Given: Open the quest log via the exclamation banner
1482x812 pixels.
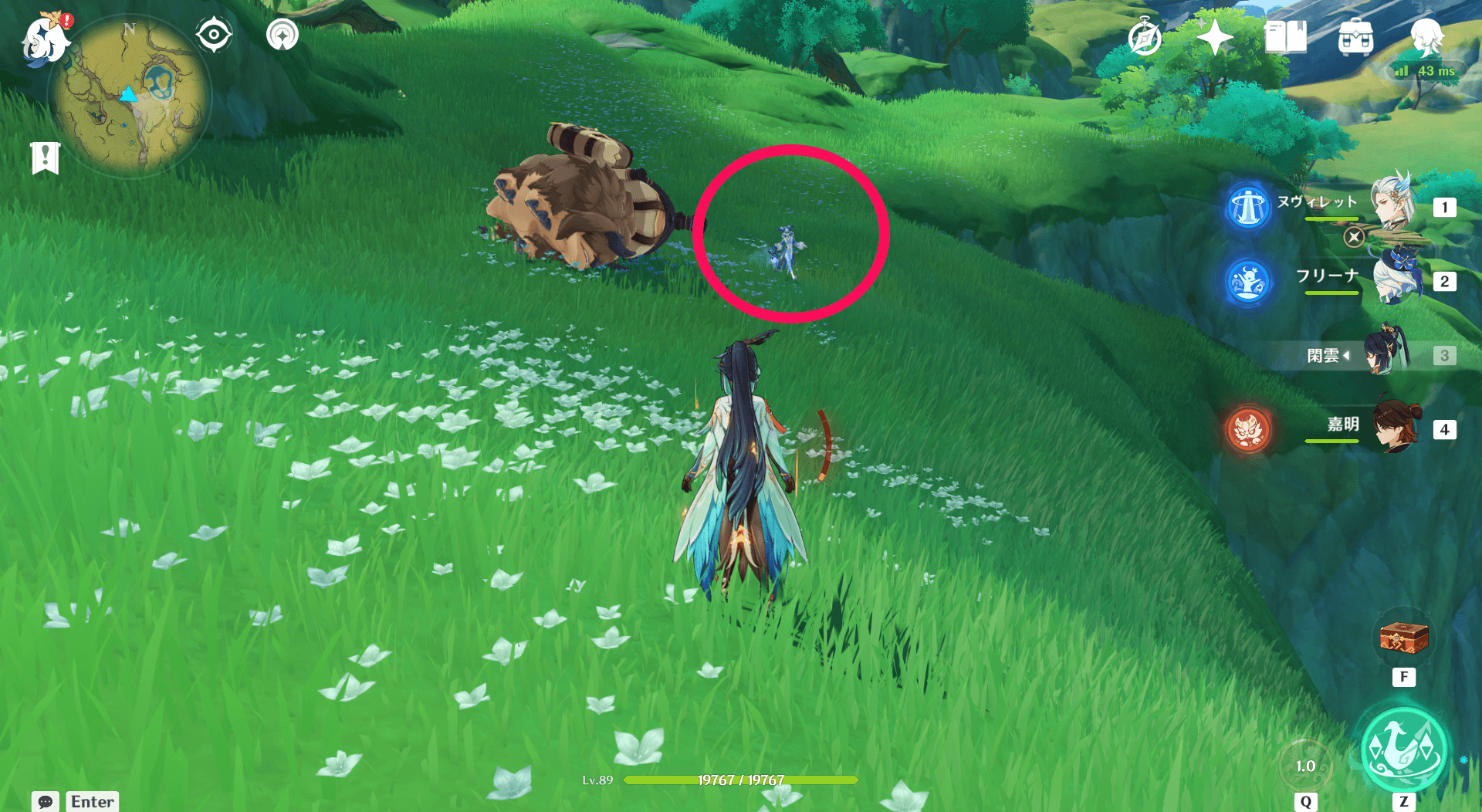Looking at the screenshot, I should (x=46, y=155).
